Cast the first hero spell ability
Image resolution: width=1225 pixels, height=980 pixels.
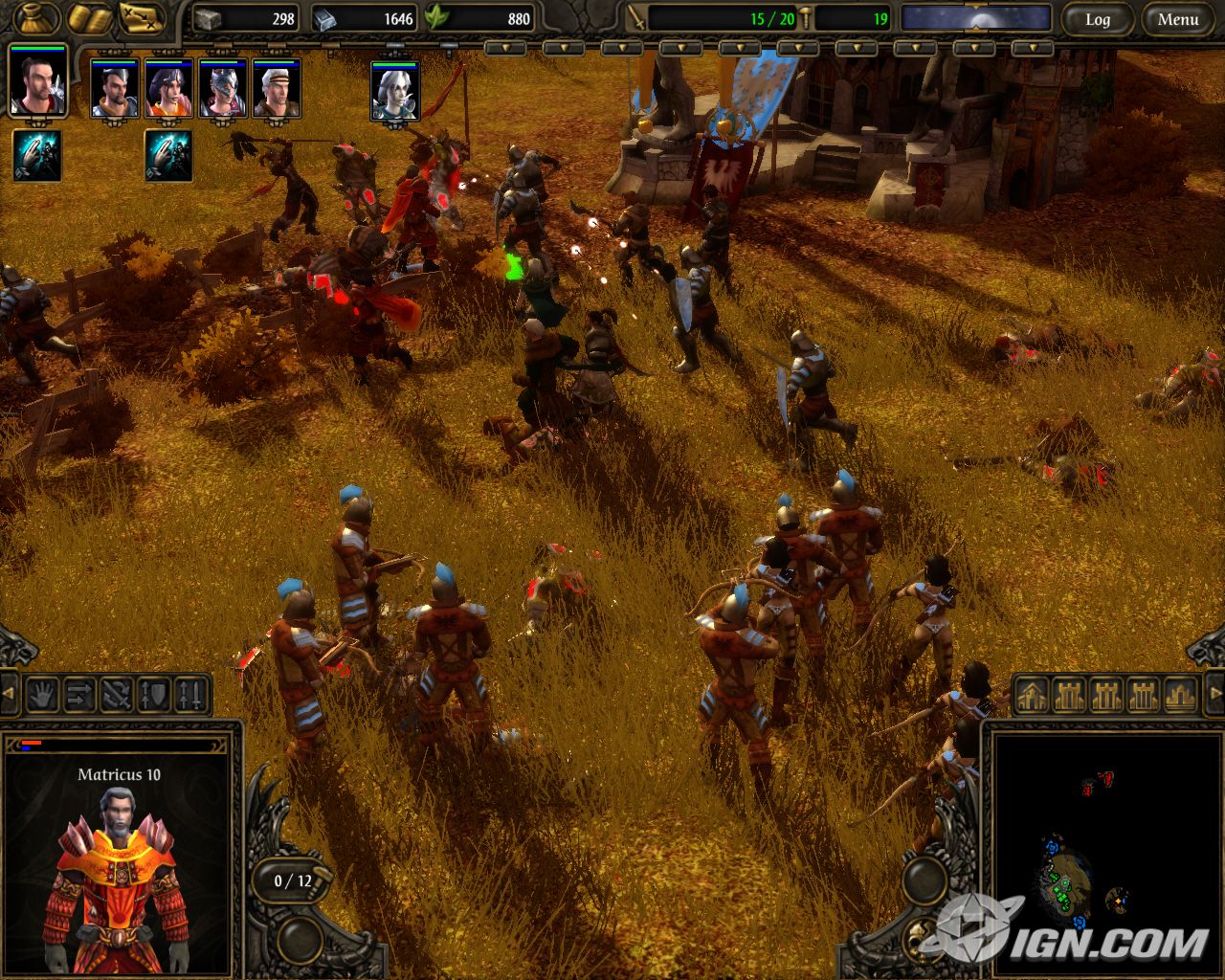(x=35, y=155)
